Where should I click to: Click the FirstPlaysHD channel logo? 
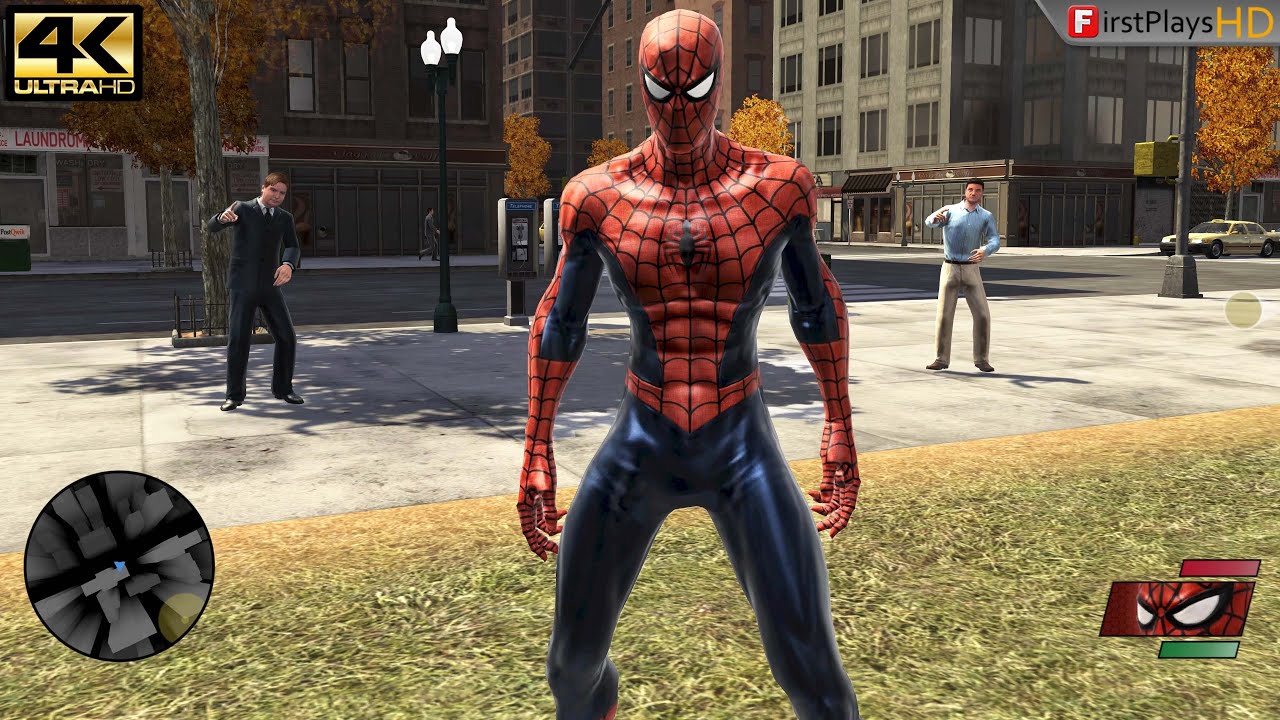click(1167, 22)
